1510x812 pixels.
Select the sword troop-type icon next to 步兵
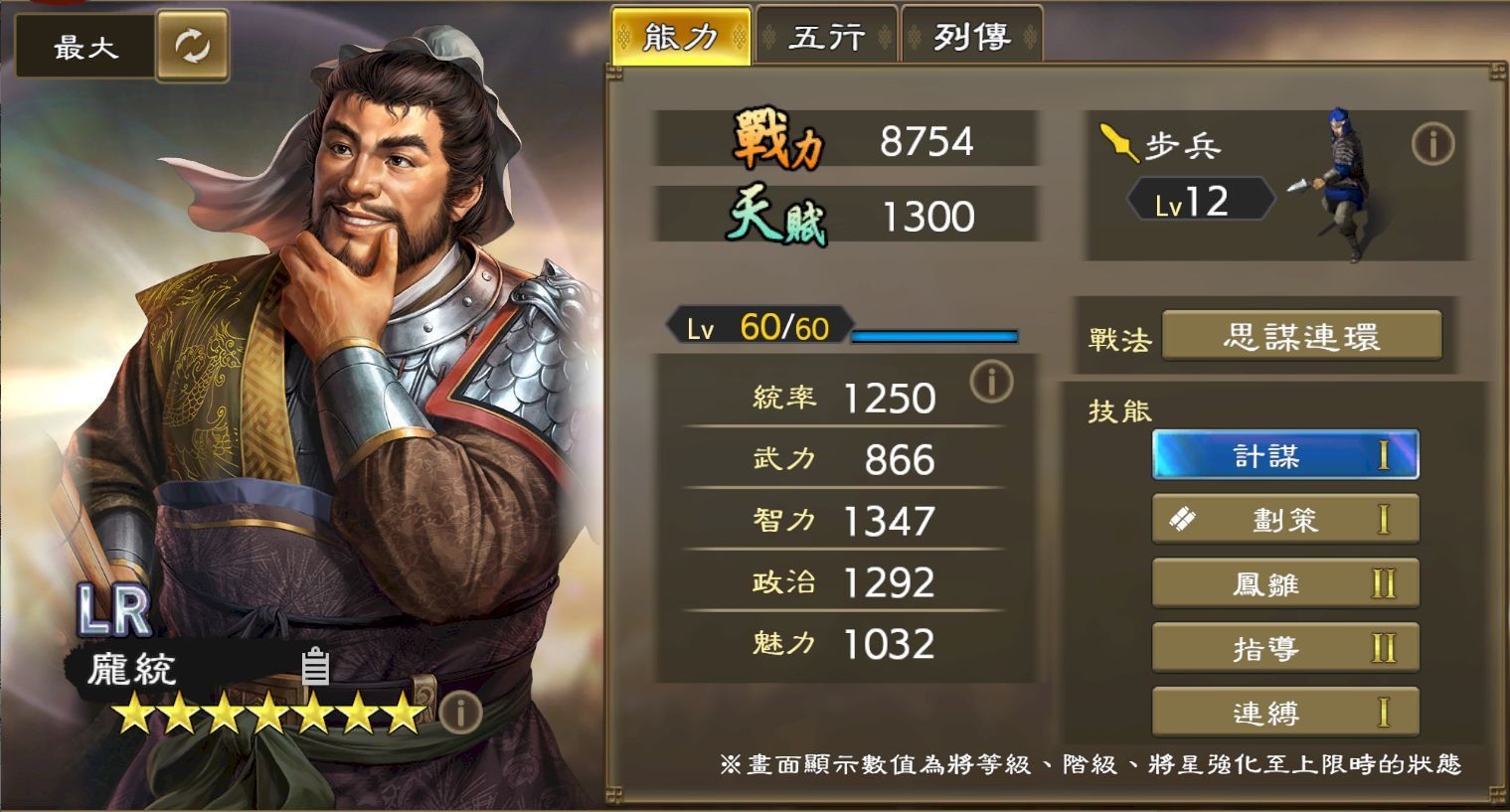tap(1119, 142)
